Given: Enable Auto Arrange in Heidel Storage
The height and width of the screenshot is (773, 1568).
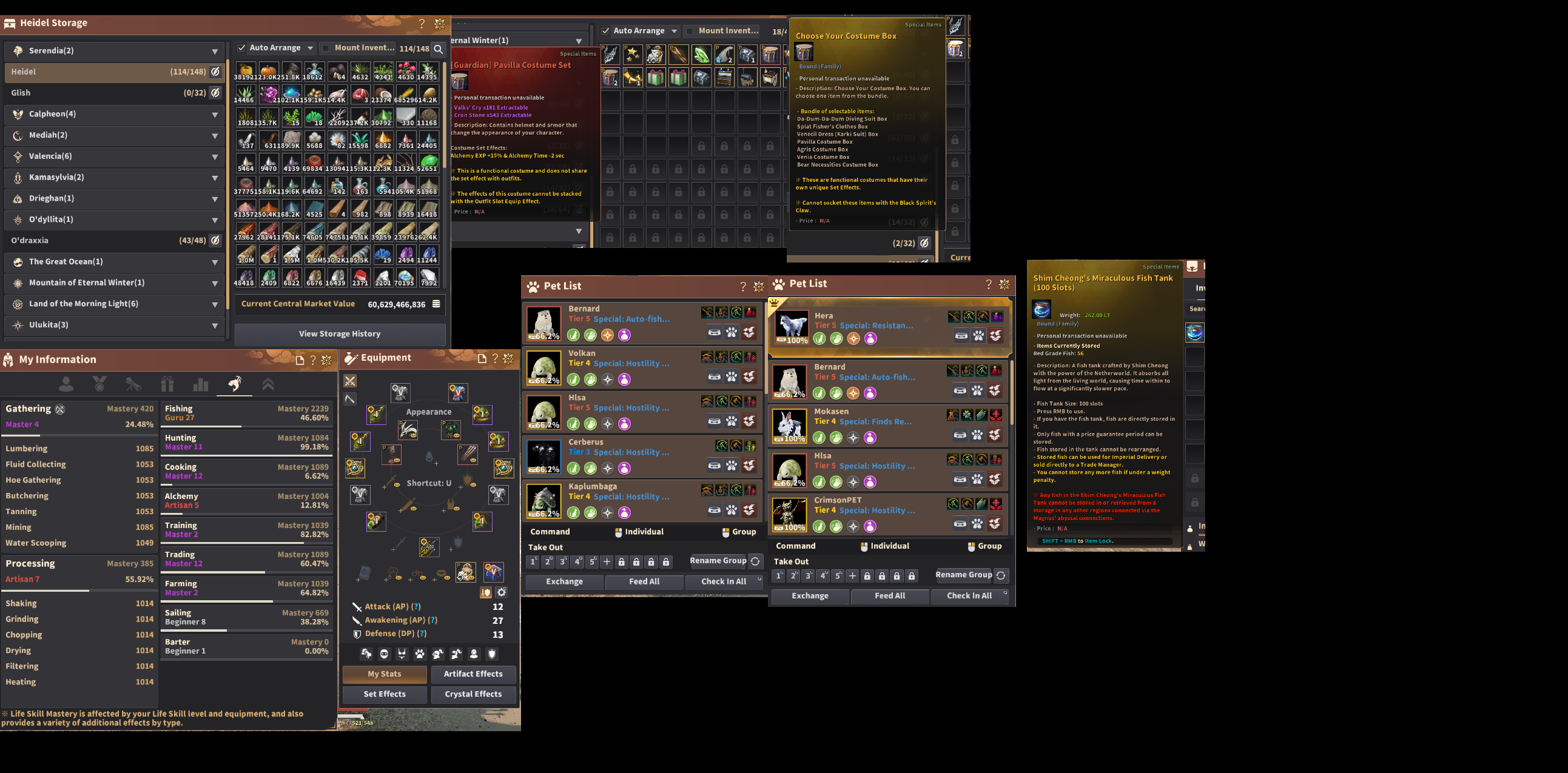Looking at the screenshot, I should point(241,47).
